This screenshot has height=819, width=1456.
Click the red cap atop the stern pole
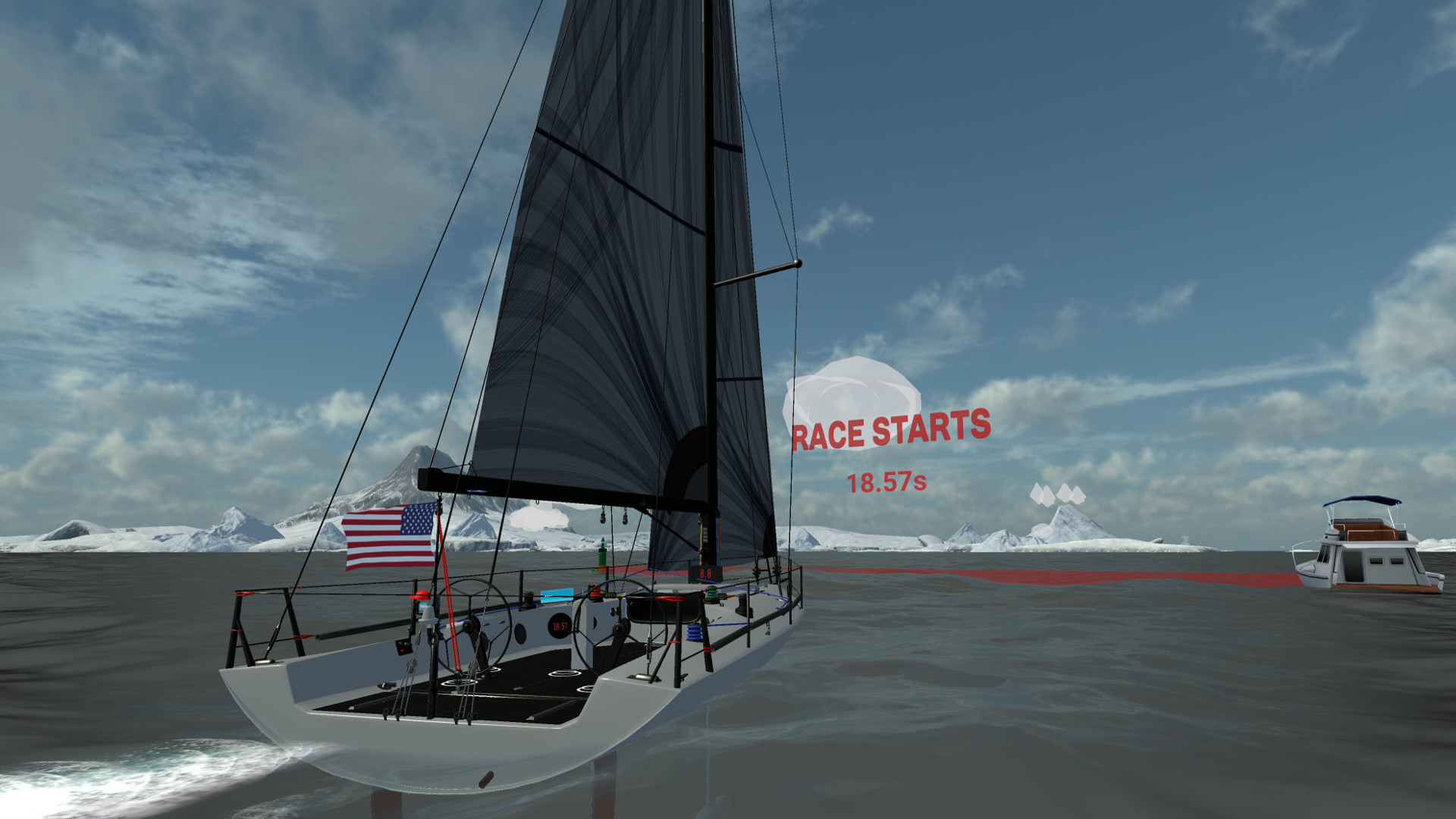pyautogui.click(x=421, y=595)
